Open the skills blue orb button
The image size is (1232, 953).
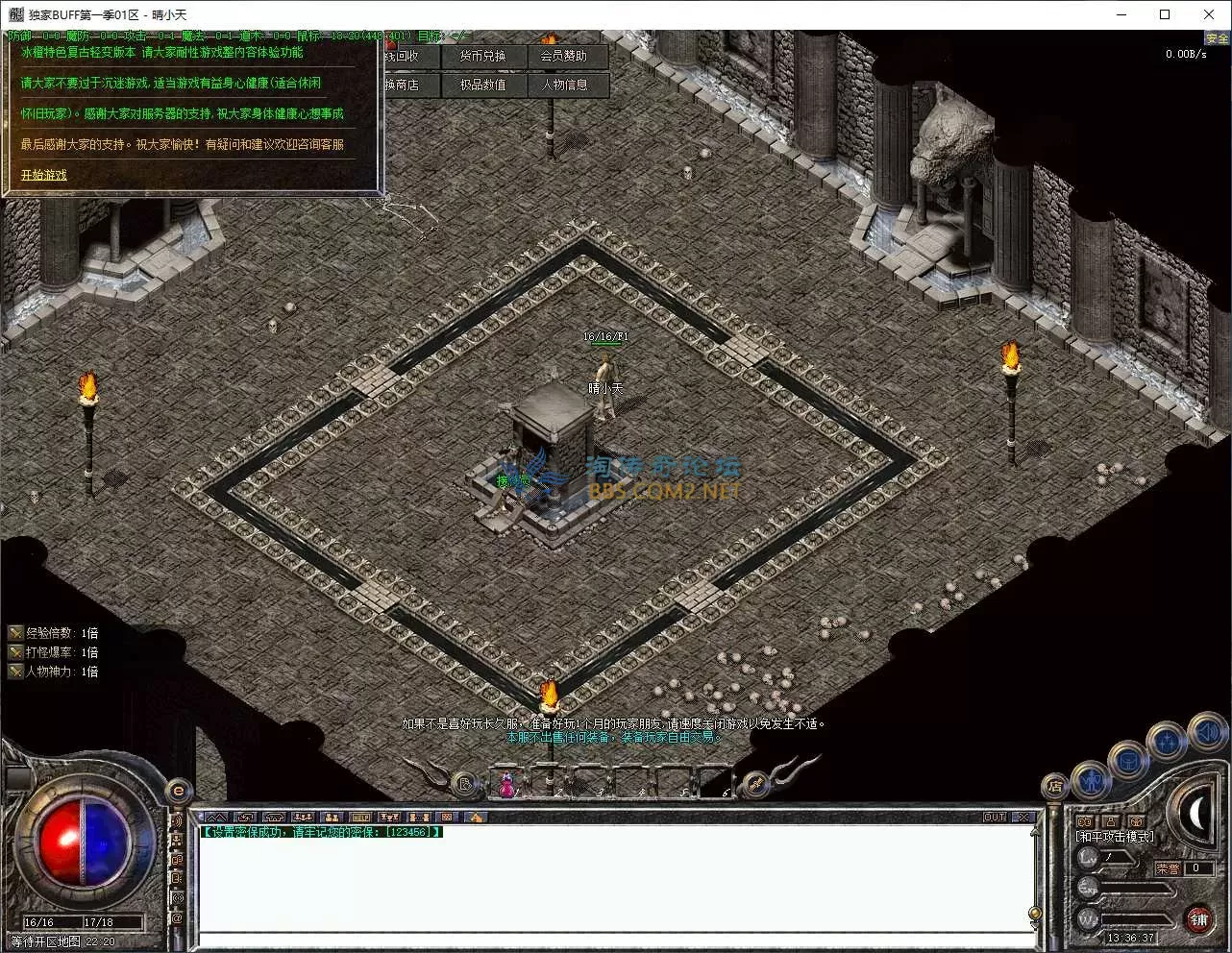(x=1167, y=742)
